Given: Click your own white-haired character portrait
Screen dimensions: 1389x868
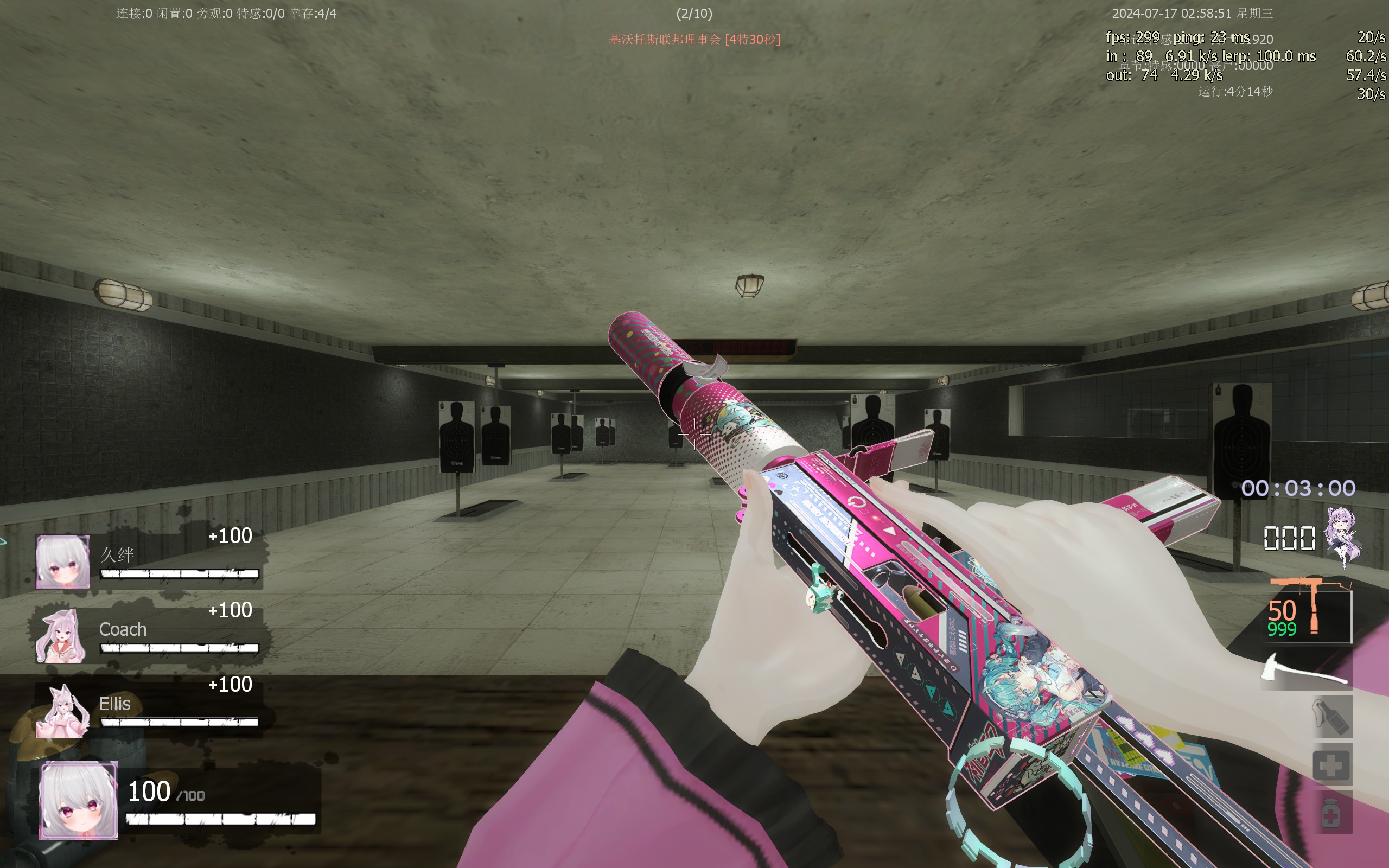Looking at the screenshot, I should [x=79, y=800].
